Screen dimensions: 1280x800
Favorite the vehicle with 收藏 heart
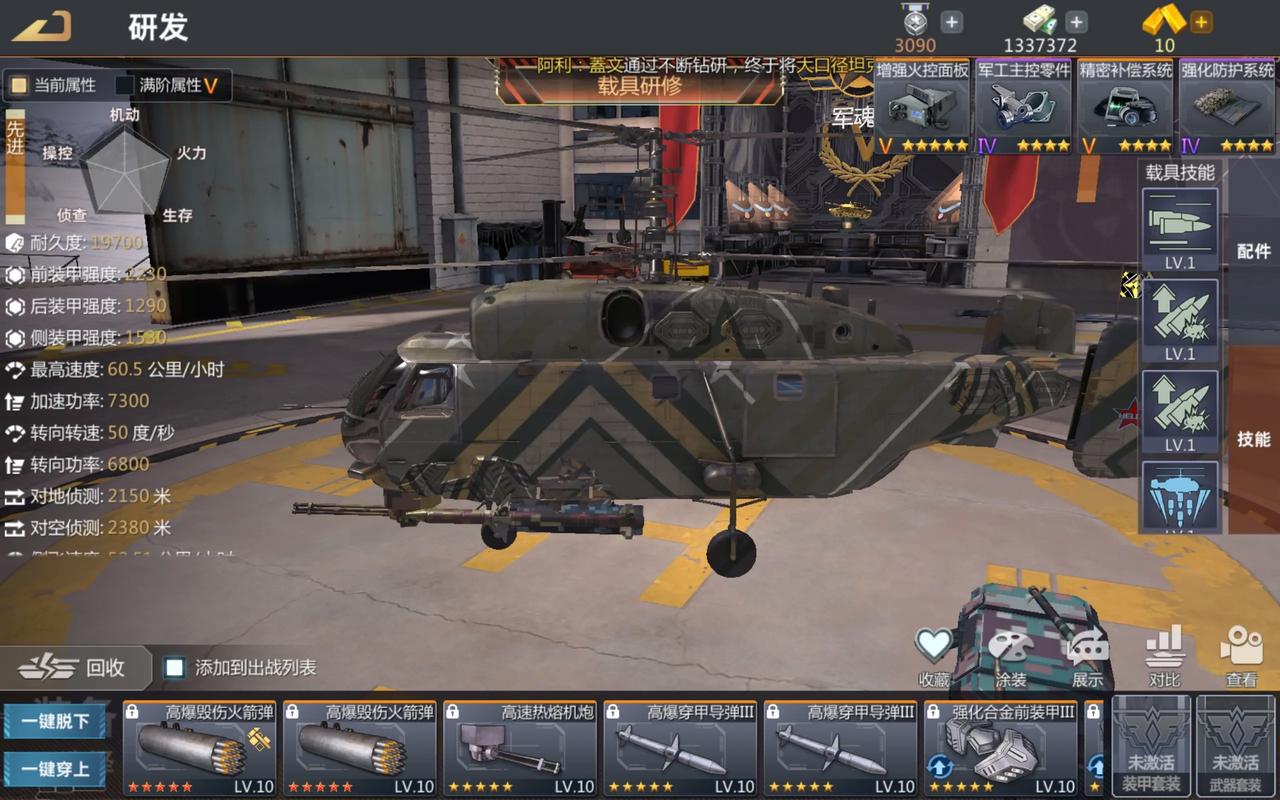(x=934, y=654)
